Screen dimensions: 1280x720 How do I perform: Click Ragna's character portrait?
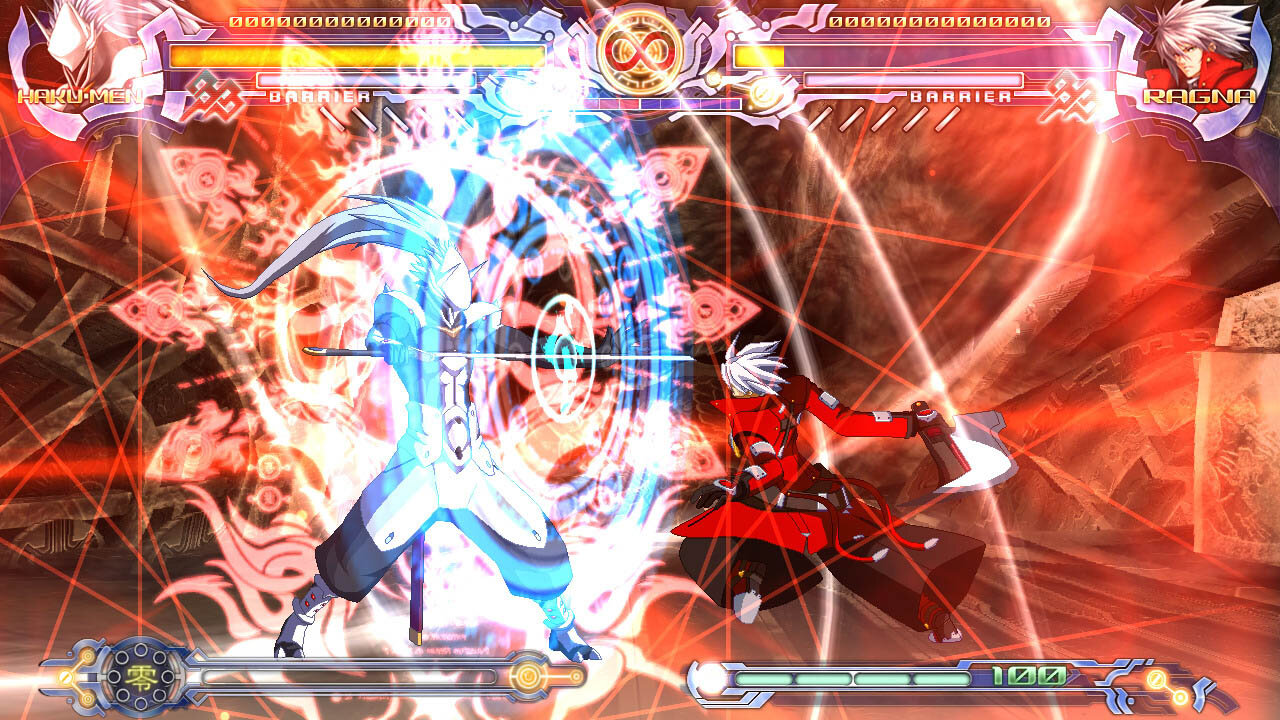point(1198,47)
